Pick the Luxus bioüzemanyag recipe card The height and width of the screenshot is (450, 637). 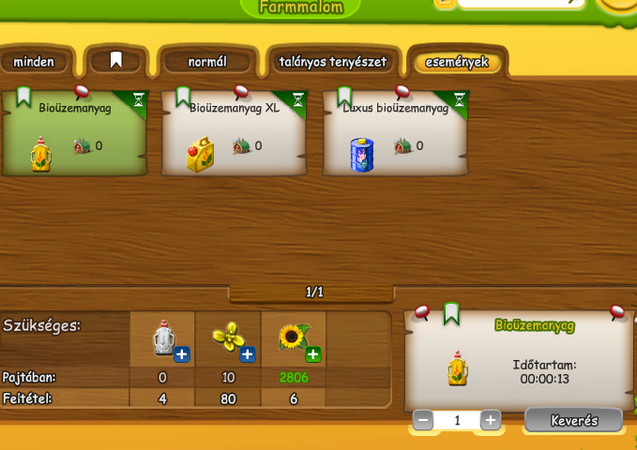[x=396, y=135]
